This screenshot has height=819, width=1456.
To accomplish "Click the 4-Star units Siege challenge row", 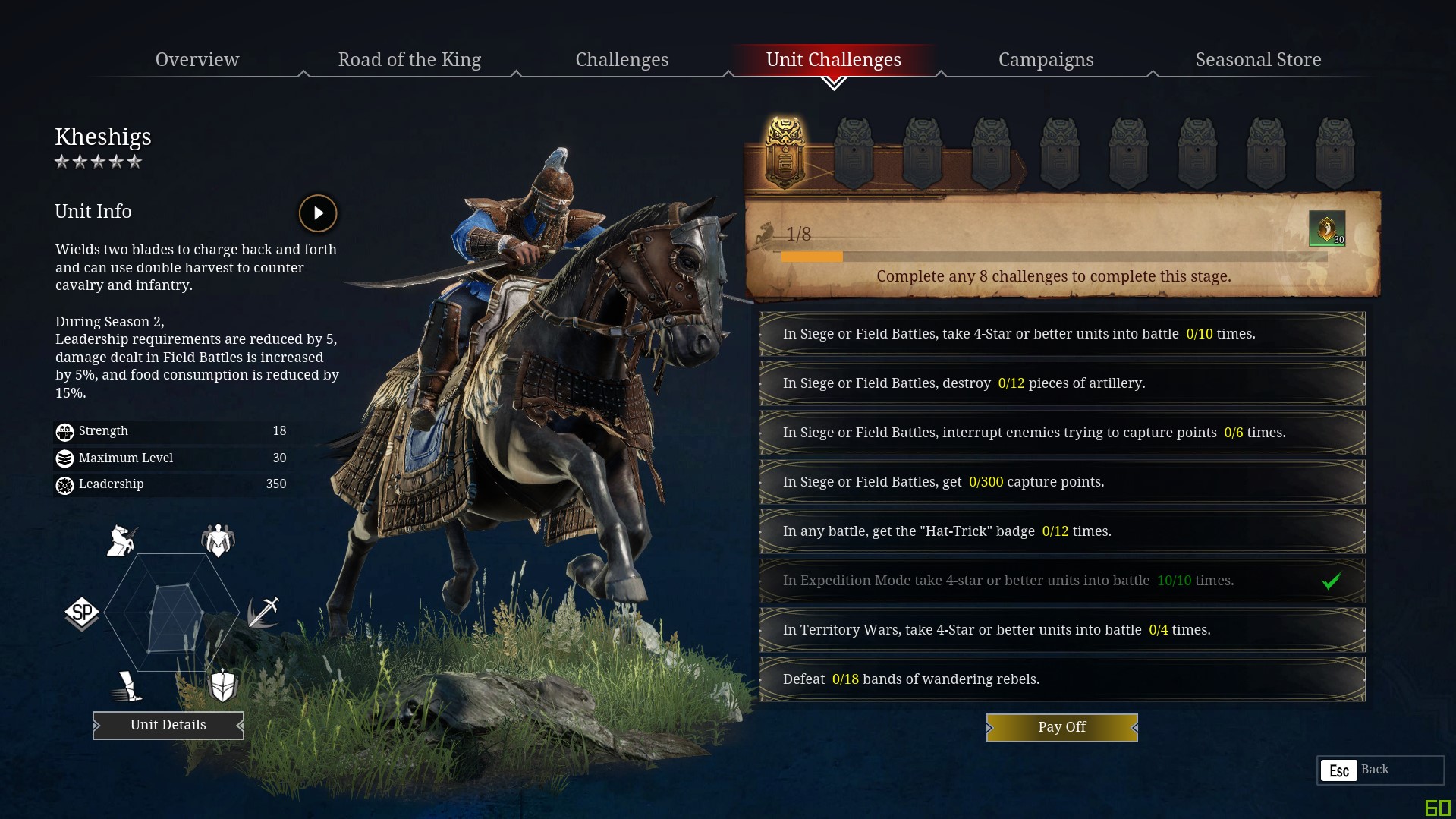I will (x=1061, y=334).
